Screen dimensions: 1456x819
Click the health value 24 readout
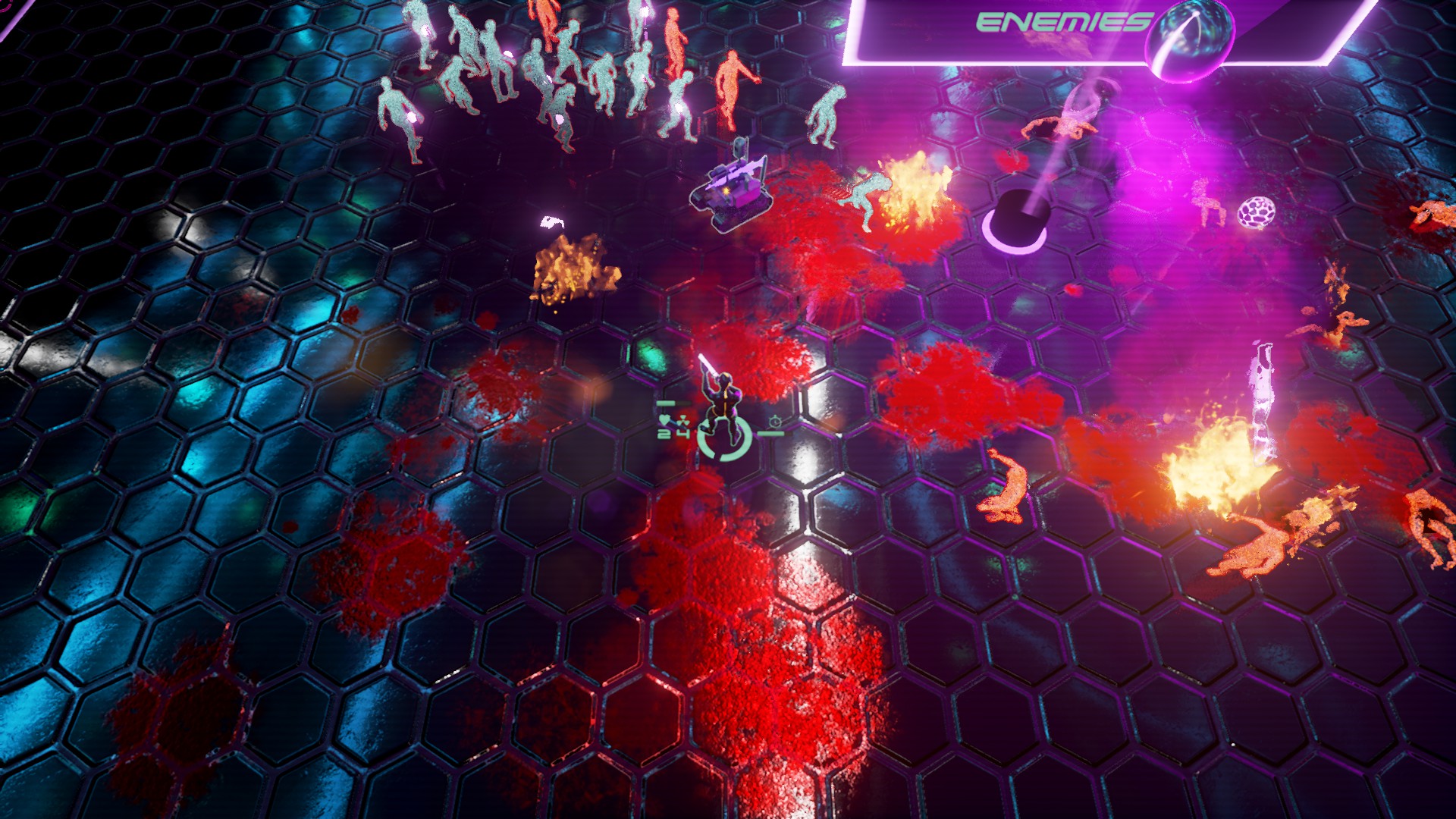point(672,434)
